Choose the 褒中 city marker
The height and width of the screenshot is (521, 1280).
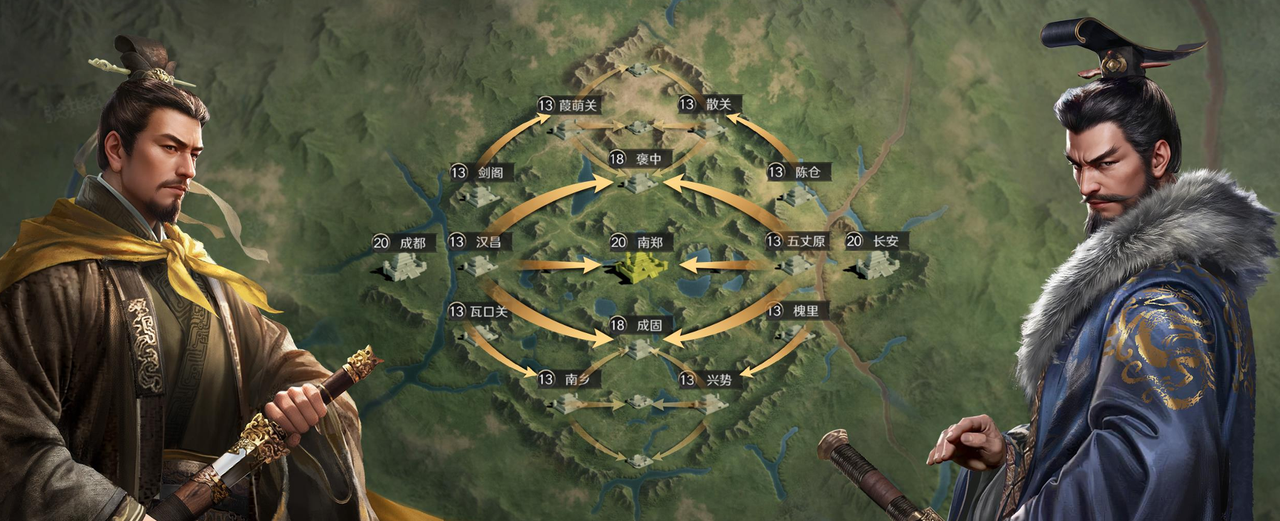pos(640,181)
